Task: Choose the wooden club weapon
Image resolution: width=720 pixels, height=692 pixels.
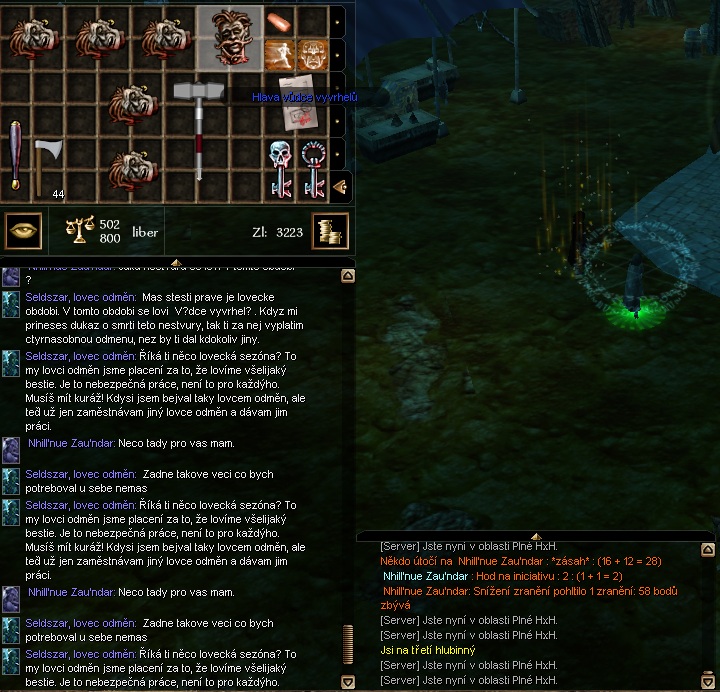Action: coord(16,156)
